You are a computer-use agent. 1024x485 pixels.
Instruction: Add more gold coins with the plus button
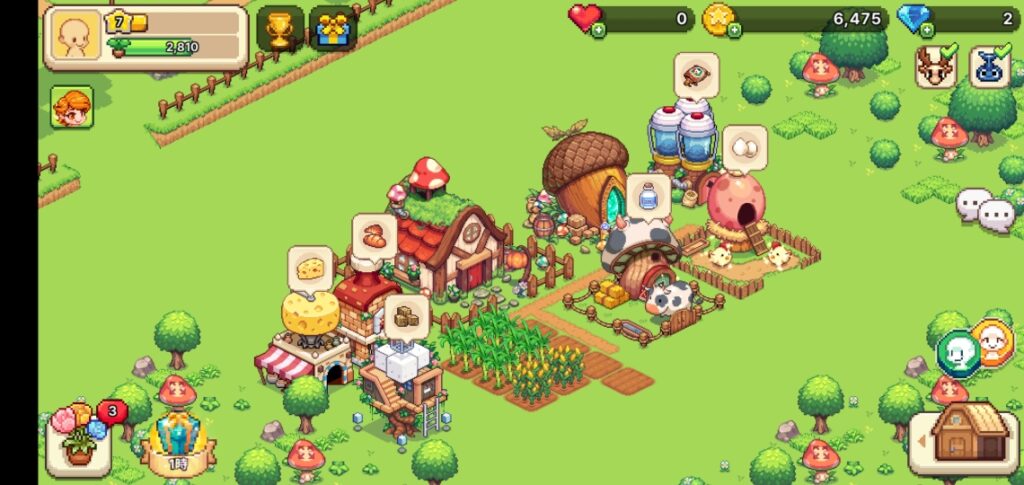[x=734, y=31]
